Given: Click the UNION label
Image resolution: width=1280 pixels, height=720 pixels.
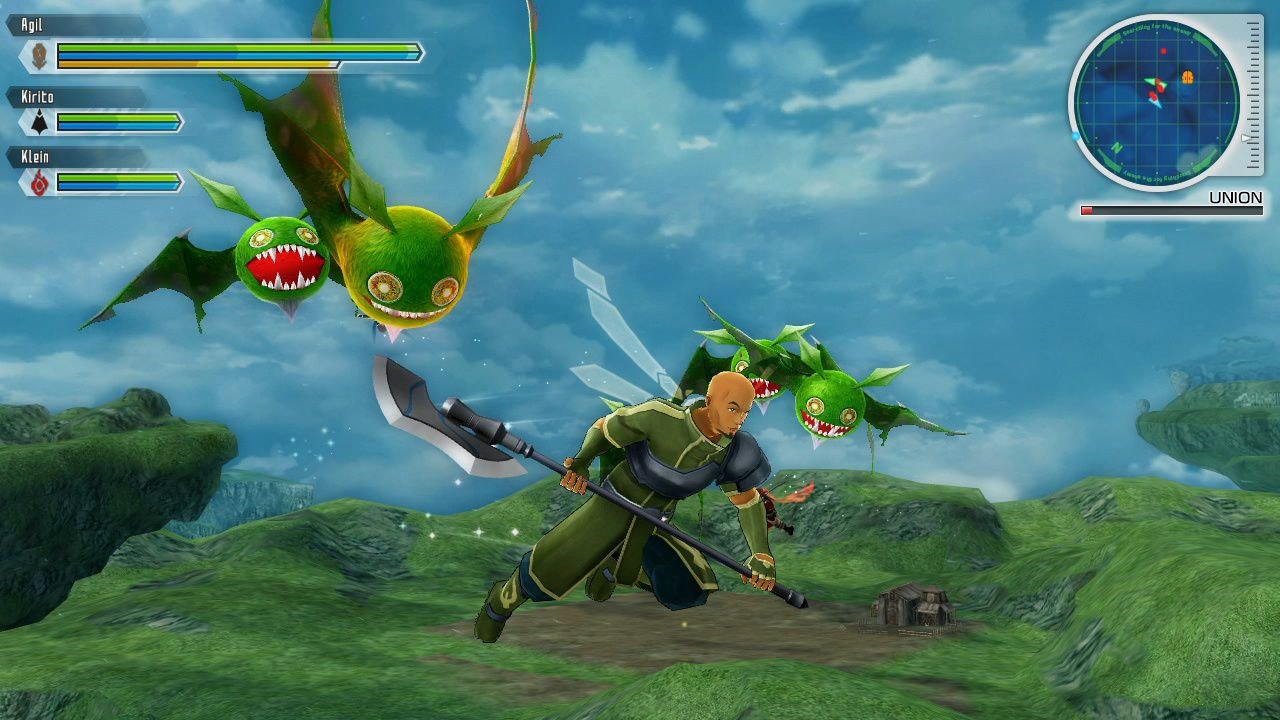Looking at the screenshot, I should [1233, 196].
